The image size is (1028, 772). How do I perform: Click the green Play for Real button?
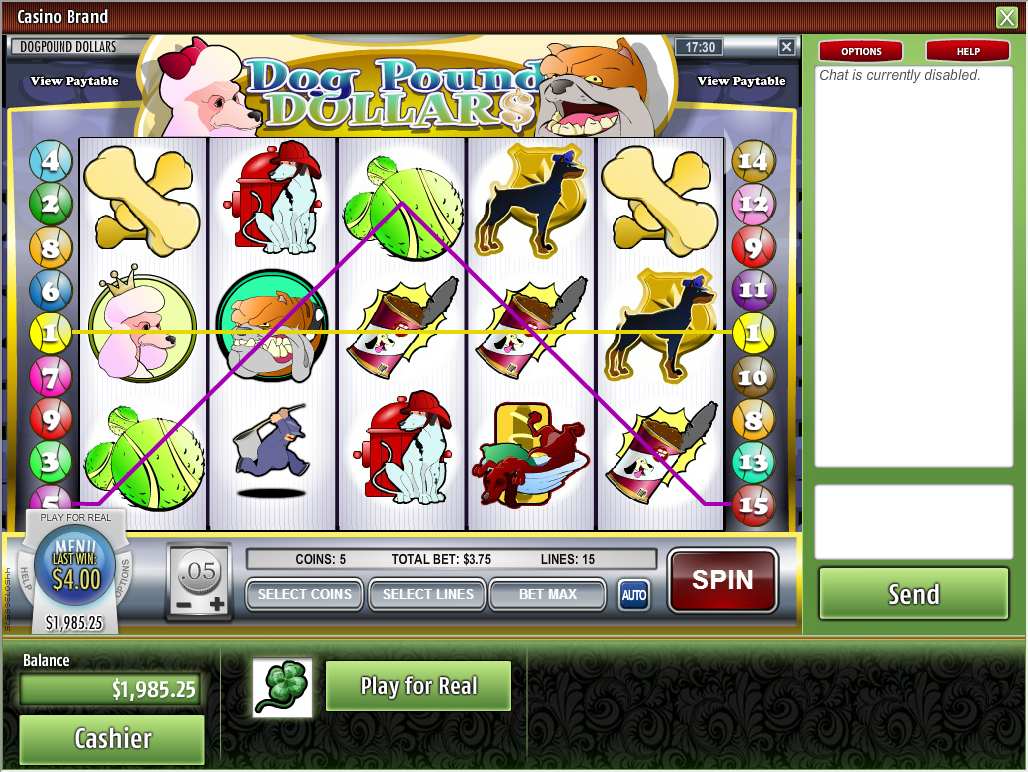418,686
